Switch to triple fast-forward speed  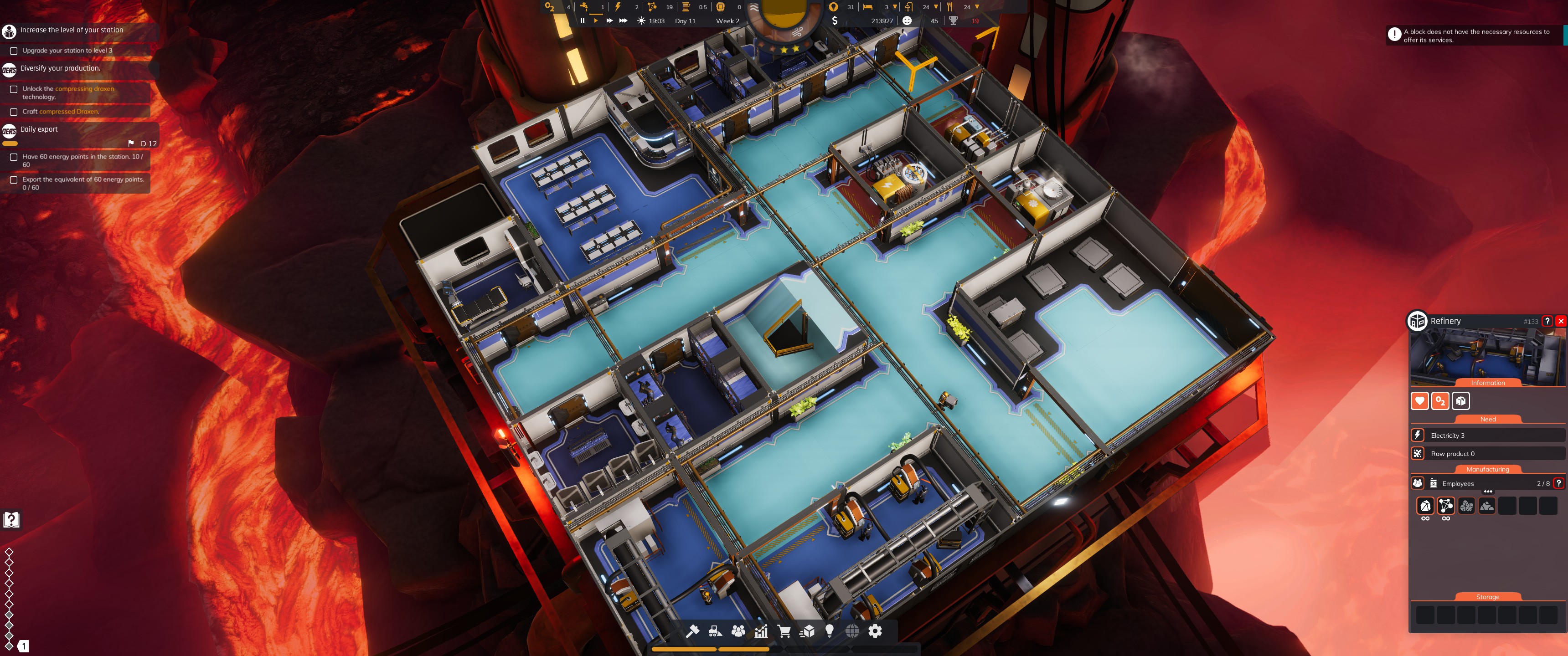point(623,20)
